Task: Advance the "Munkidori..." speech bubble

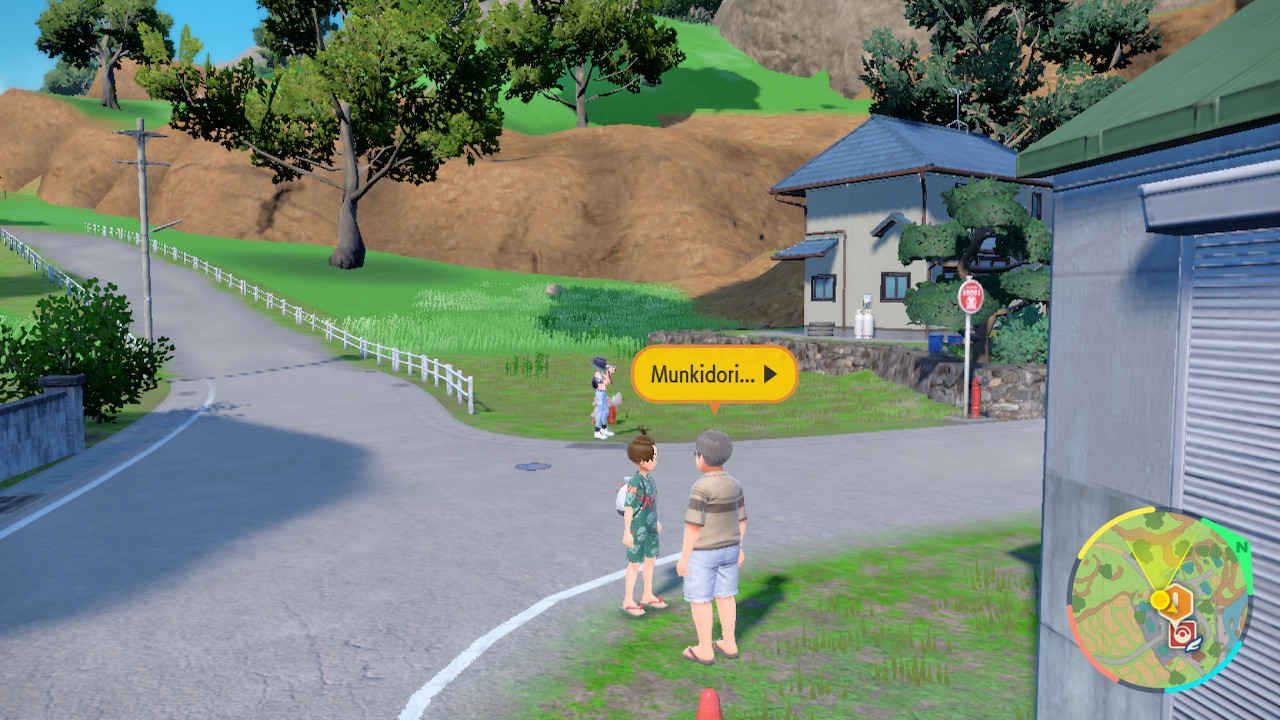Action: (x=714, y=374)
